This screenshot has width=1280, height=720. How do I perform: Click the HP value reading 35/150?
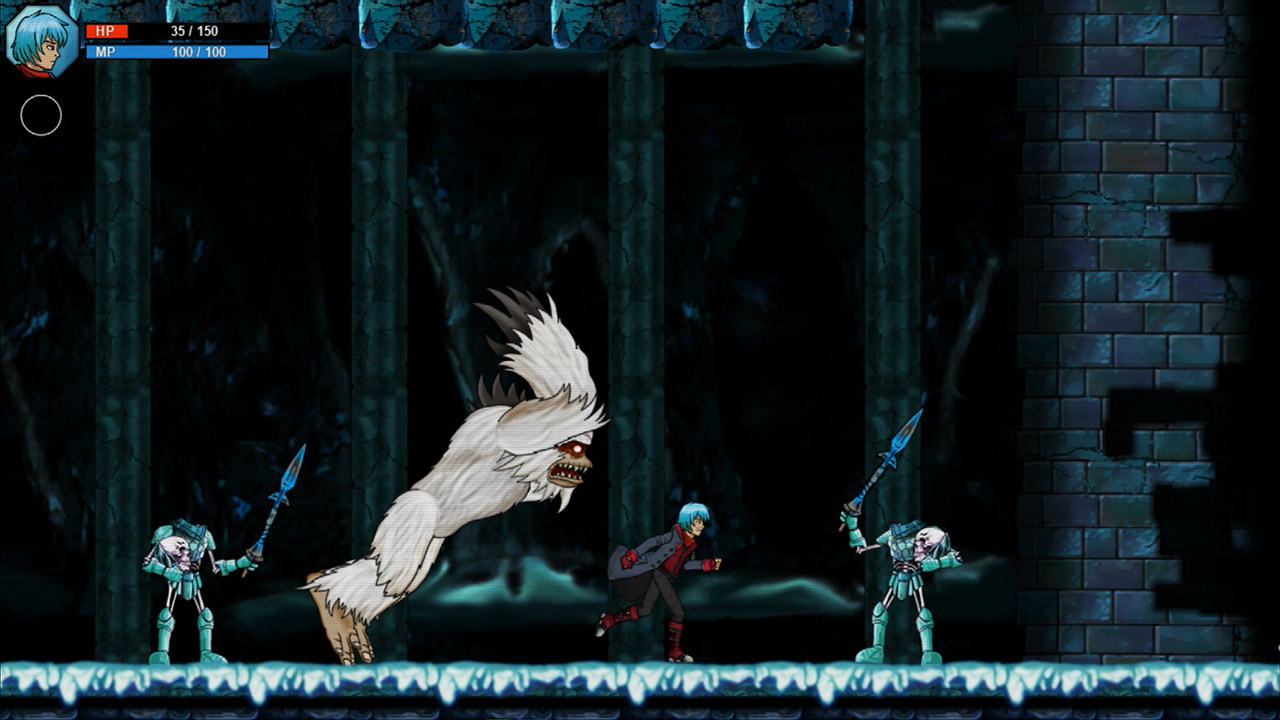(x=196, y=30)
